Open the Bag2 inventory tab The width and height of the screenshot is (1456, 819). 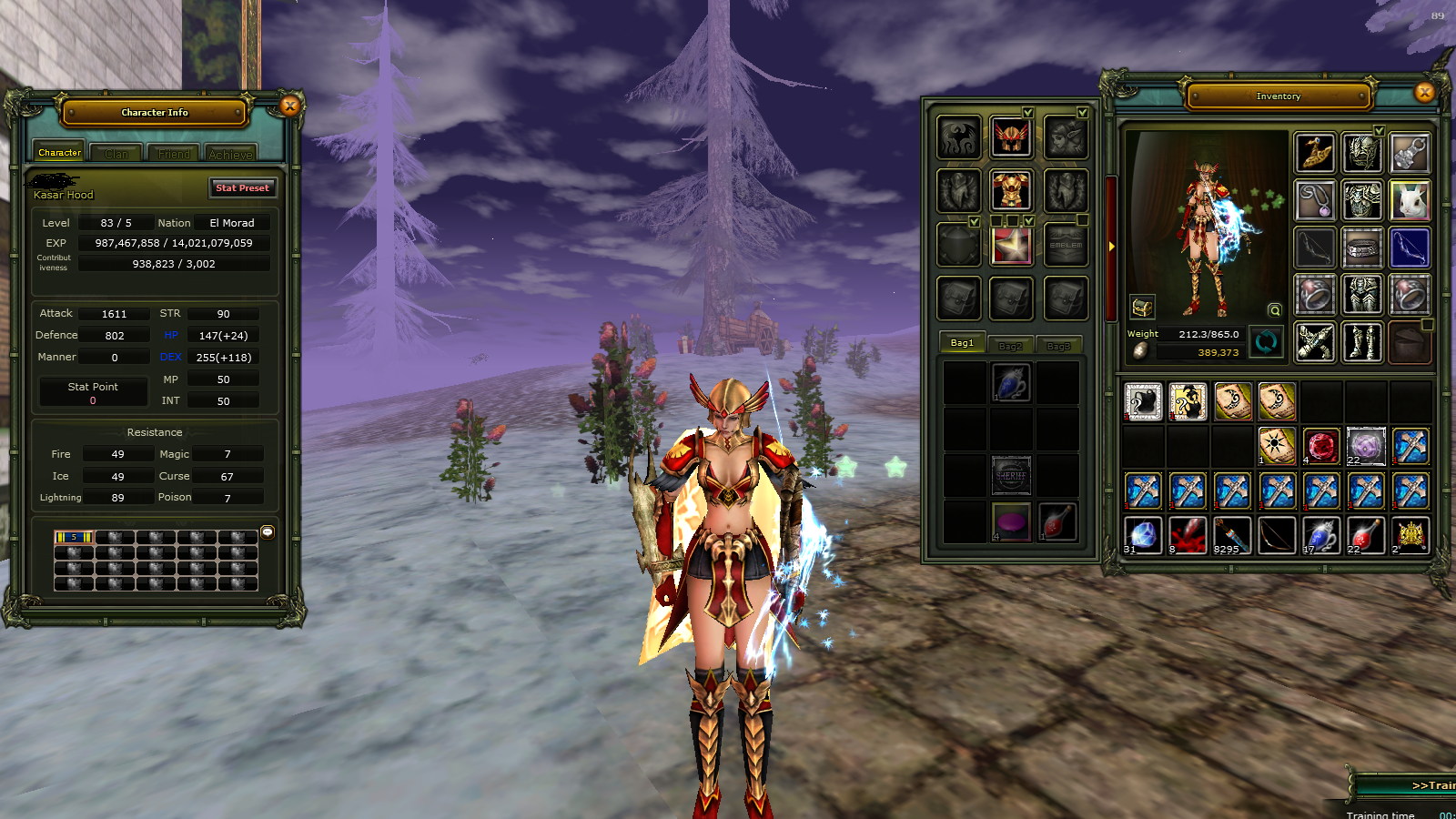1011,346
